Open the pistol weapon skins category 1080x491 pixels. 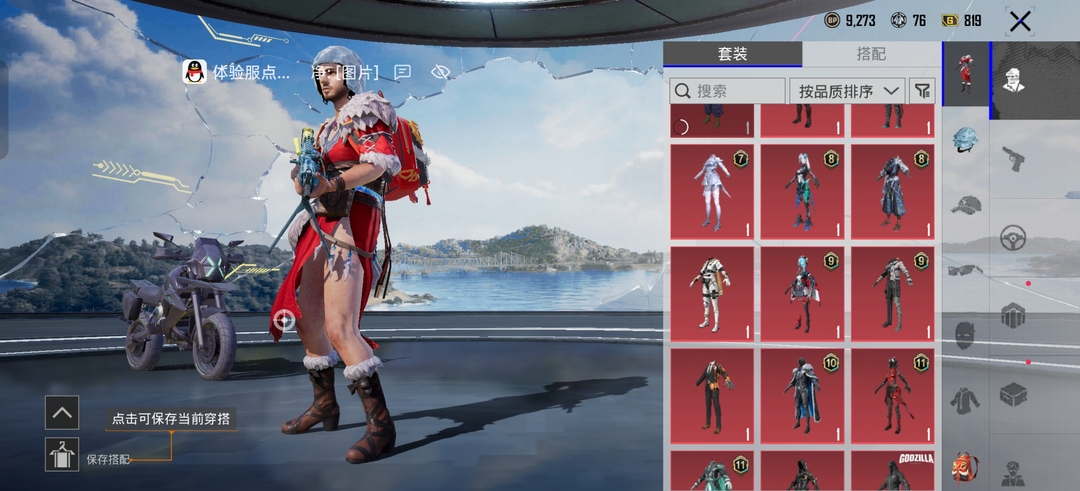[x=1013, y=158]
